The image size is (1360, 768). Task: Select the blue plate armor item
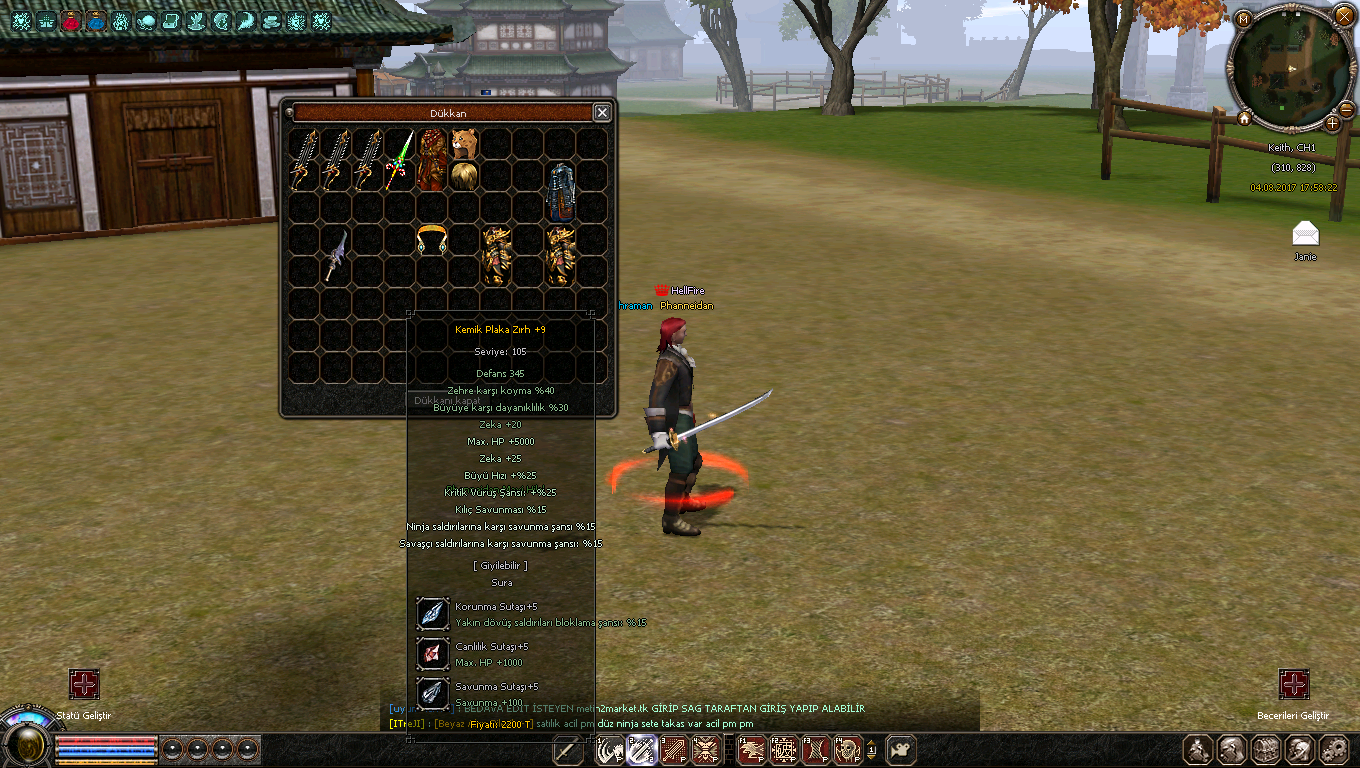coord(560,192)
